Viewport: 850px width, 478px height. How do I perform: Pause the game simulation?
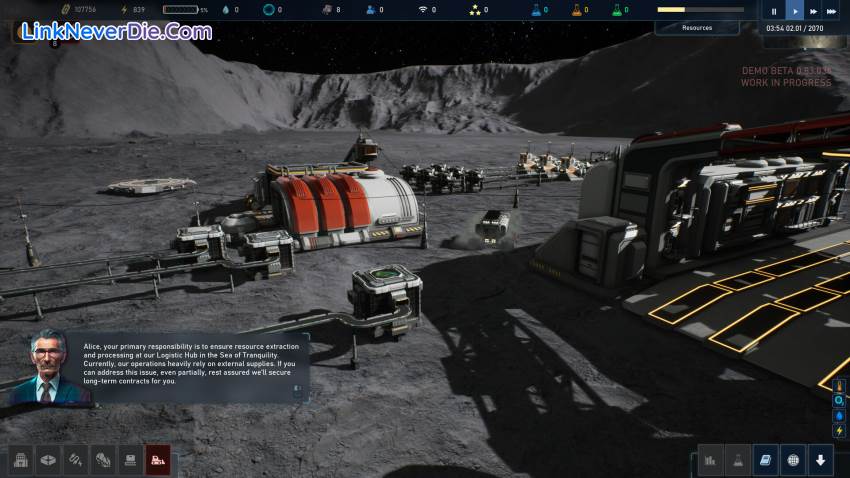(x=774, y=12)
